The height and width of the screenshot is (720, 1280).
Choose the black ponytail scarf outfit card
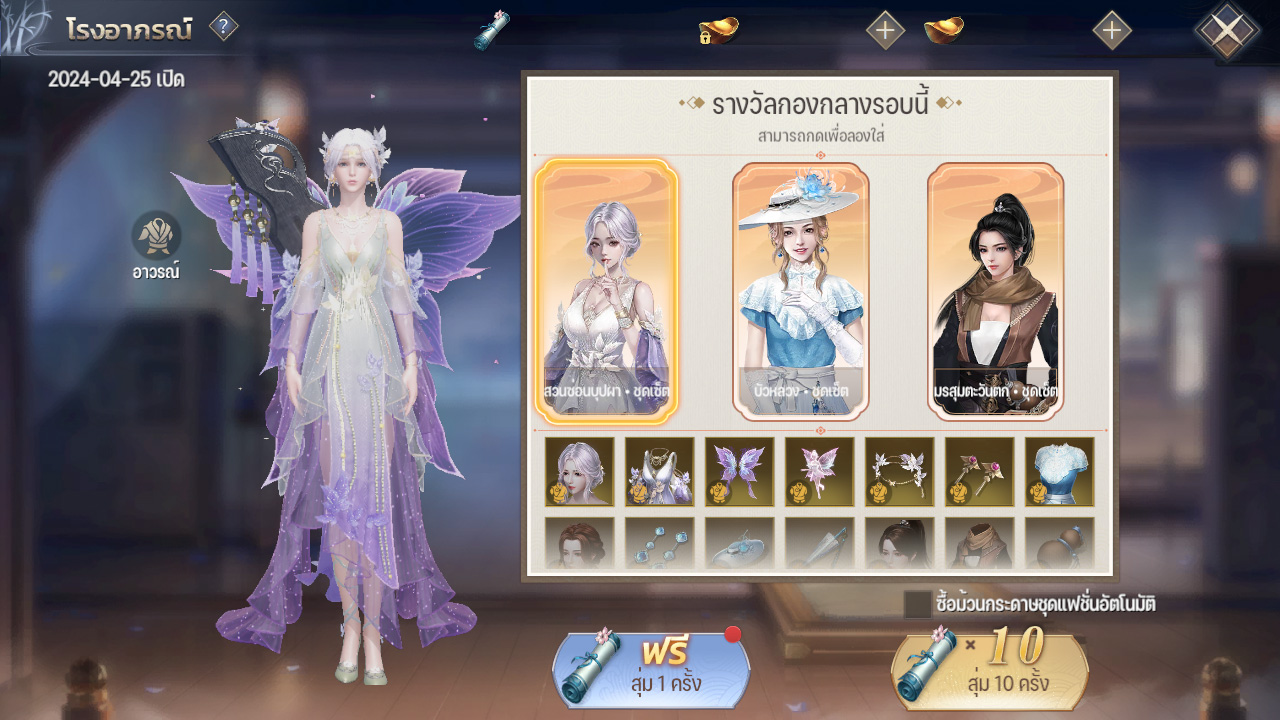(995, 290)
